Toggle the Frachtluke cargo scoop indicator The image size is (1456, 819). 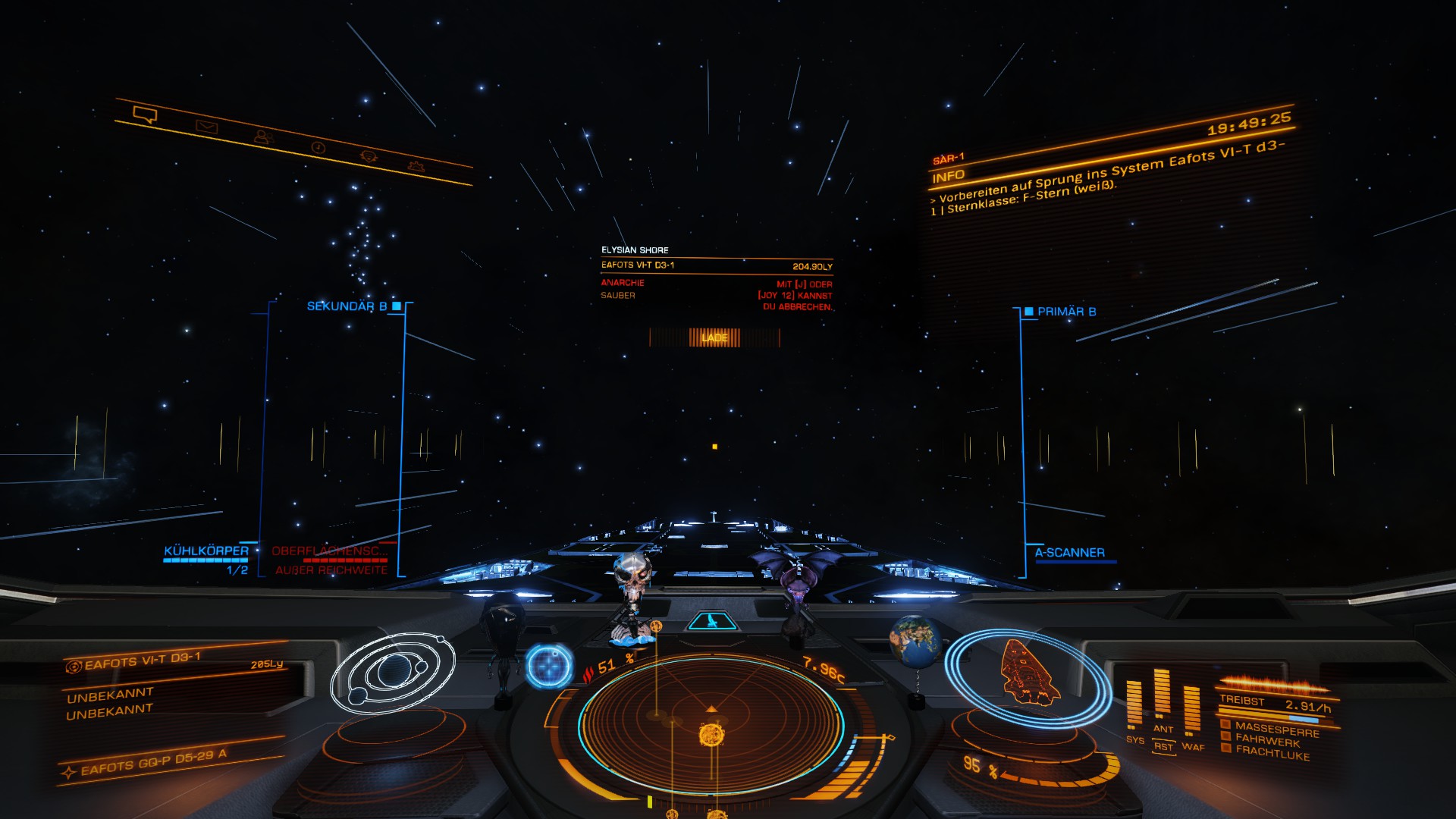[1272, 753]
